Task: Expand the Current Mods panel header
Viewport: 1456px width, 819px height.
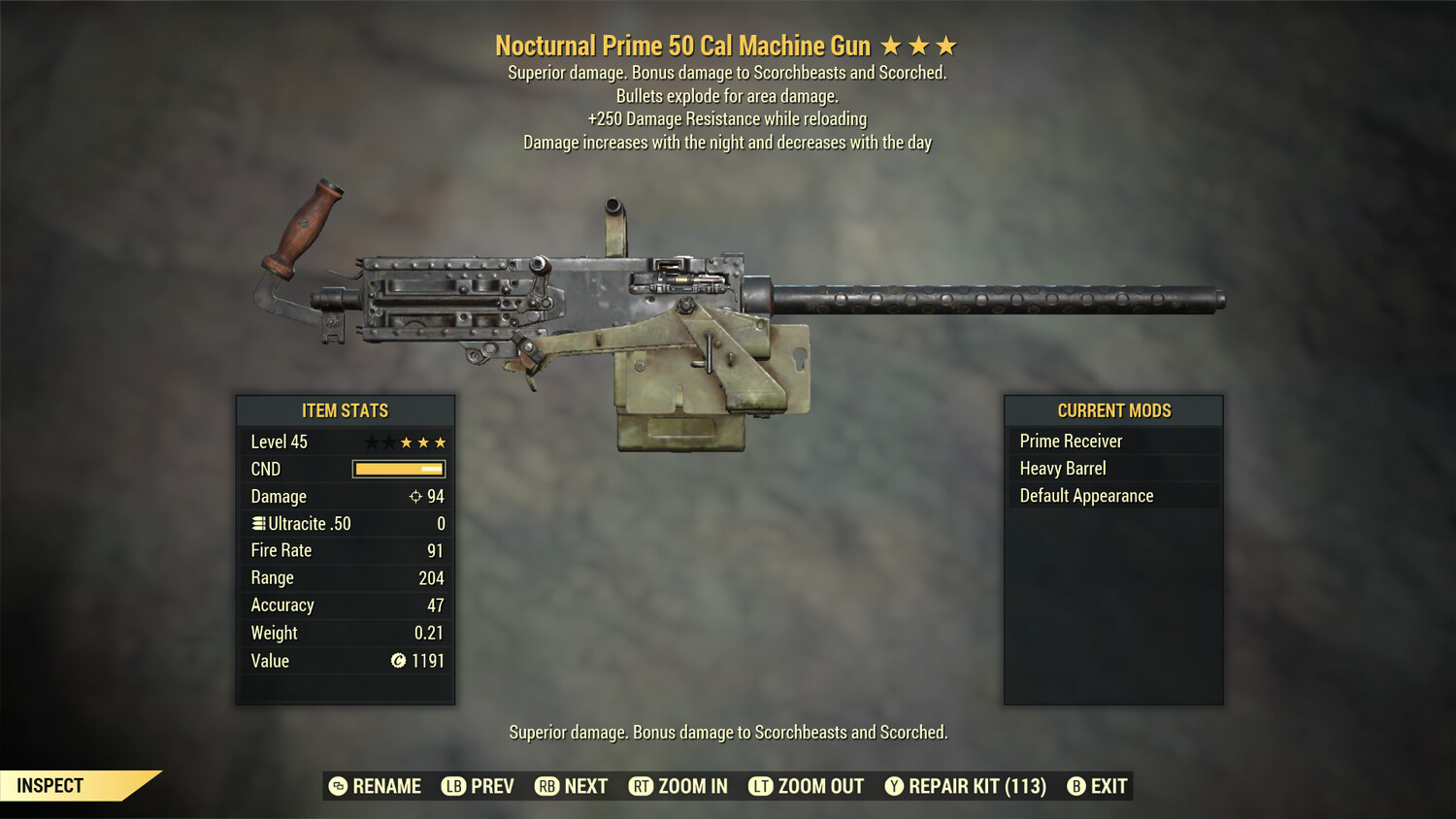Action: coord(1113,410)
